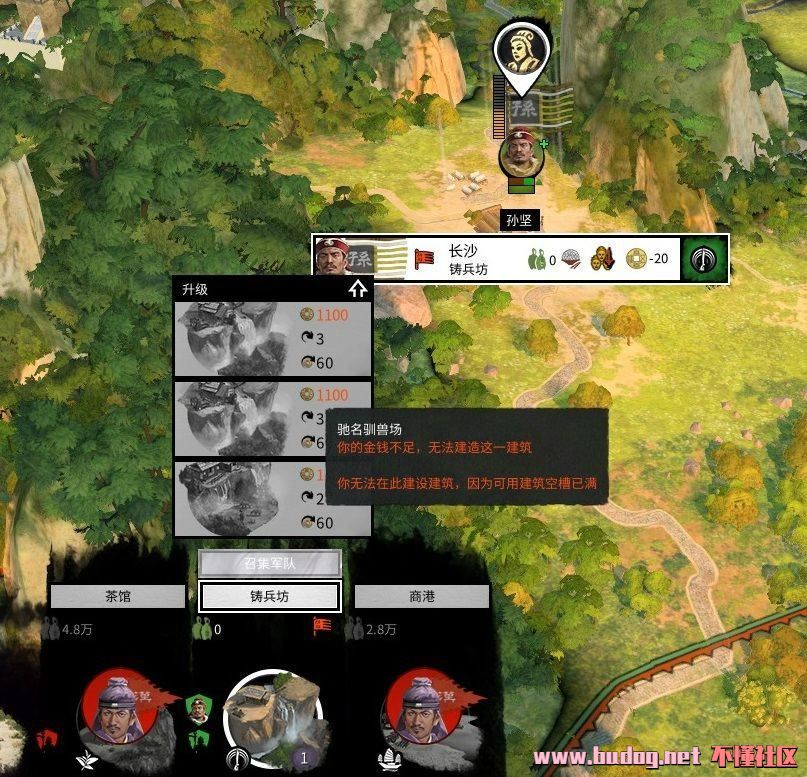Select the 茶馆 teahouse label

pyautogui.click(x=118, y=597)
